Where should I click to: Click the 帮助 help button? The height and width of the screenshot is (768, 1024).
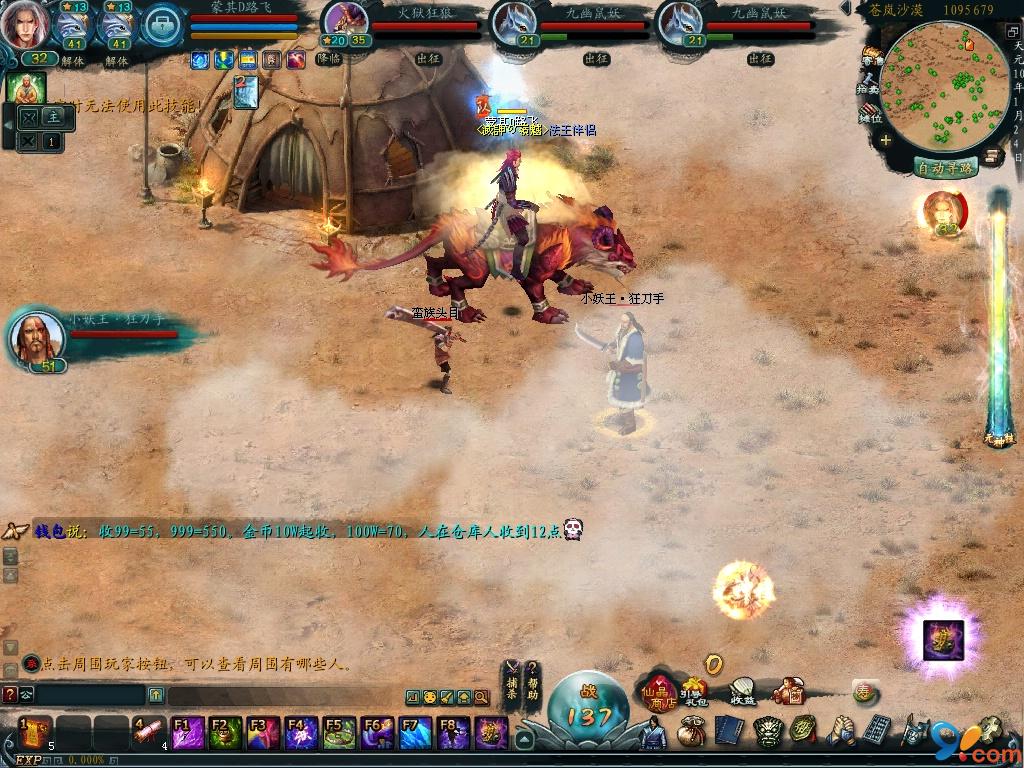coord(533,682)
